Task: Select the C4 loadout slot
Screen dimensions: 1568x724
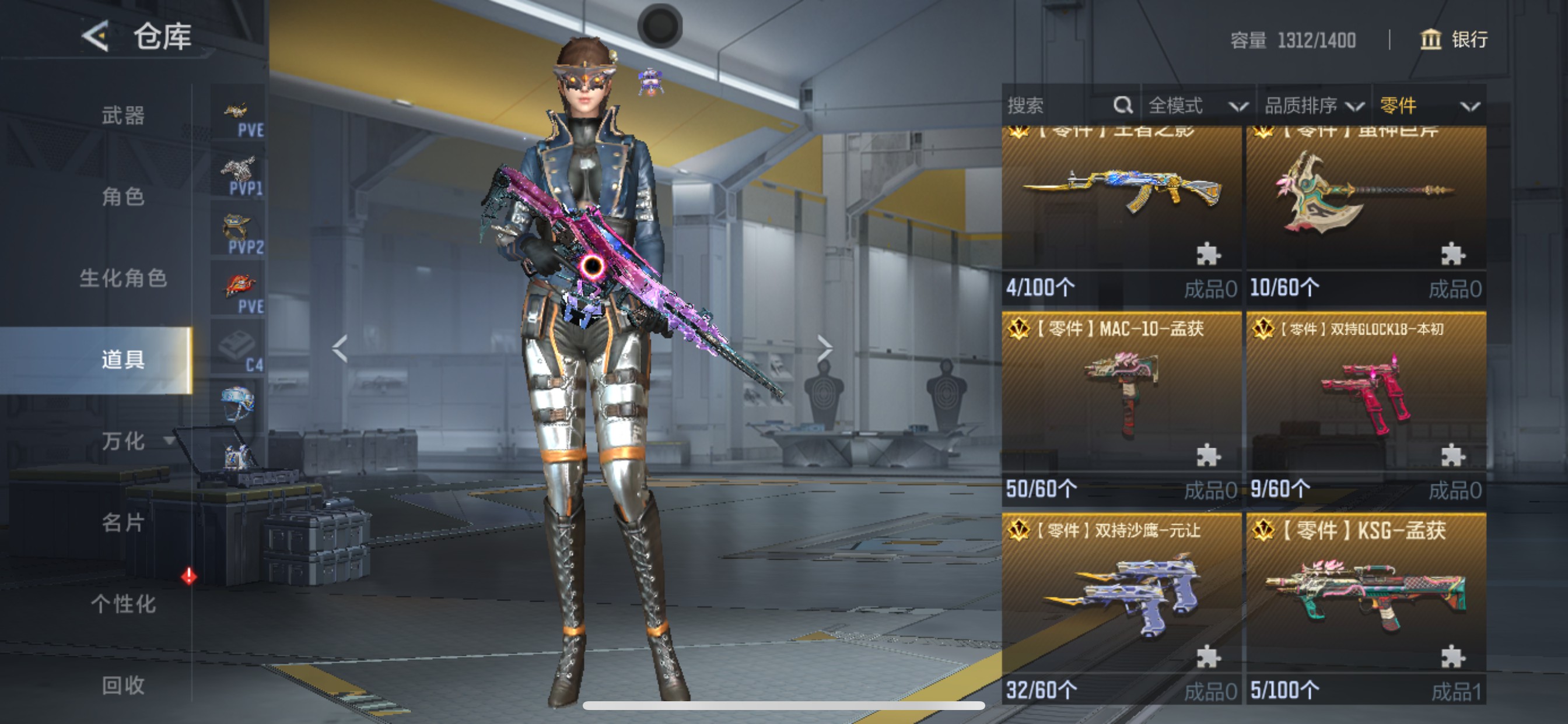Action: pyautogui.click(x=238, y=348)
